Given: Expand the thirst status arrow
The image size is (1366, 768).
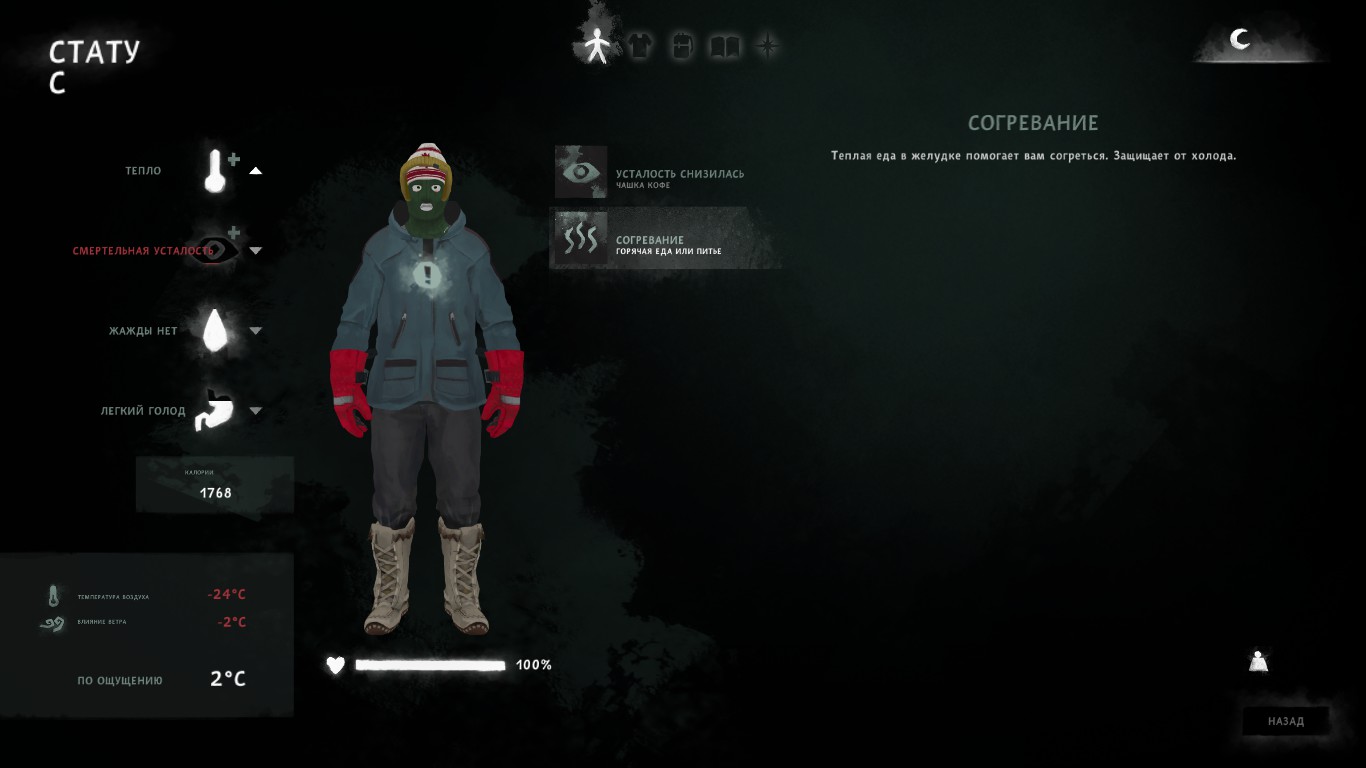Looking at the screenshot, I should point(256,330).
